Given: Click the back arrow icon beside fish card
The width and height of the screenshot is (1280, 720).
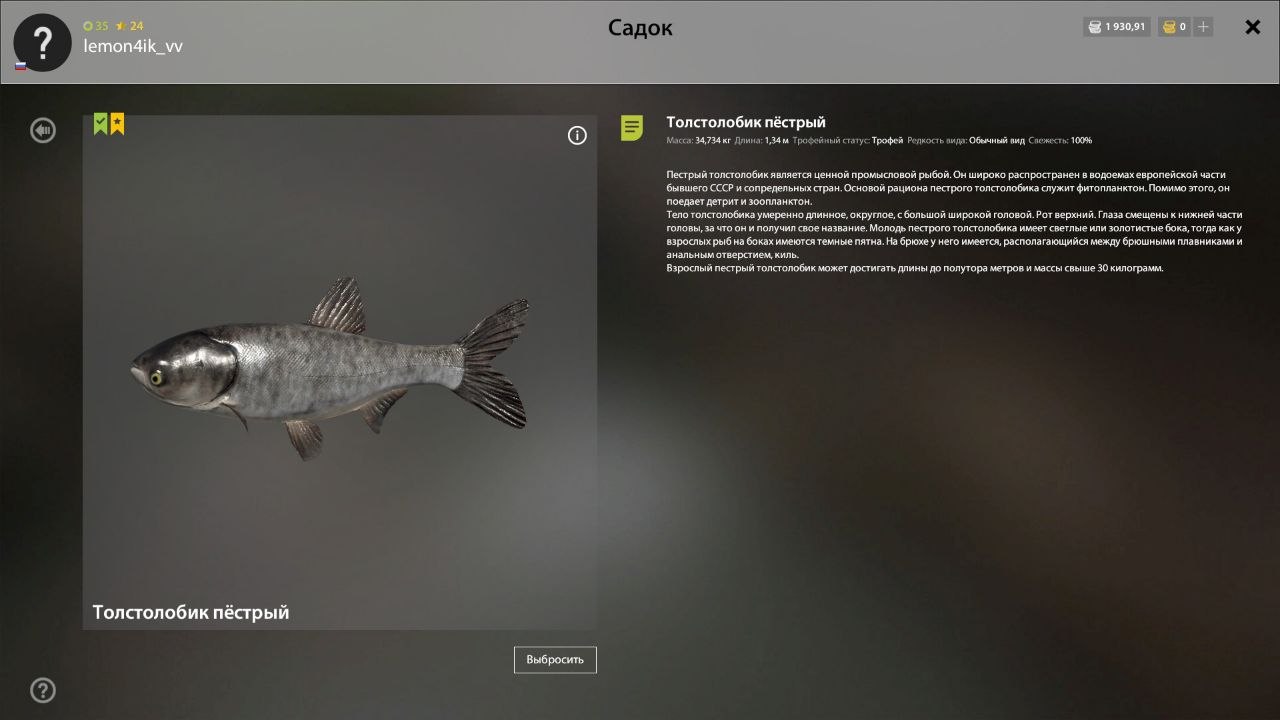Looking at the screenshot, I should pyautogui.click(x=42, y=130).
